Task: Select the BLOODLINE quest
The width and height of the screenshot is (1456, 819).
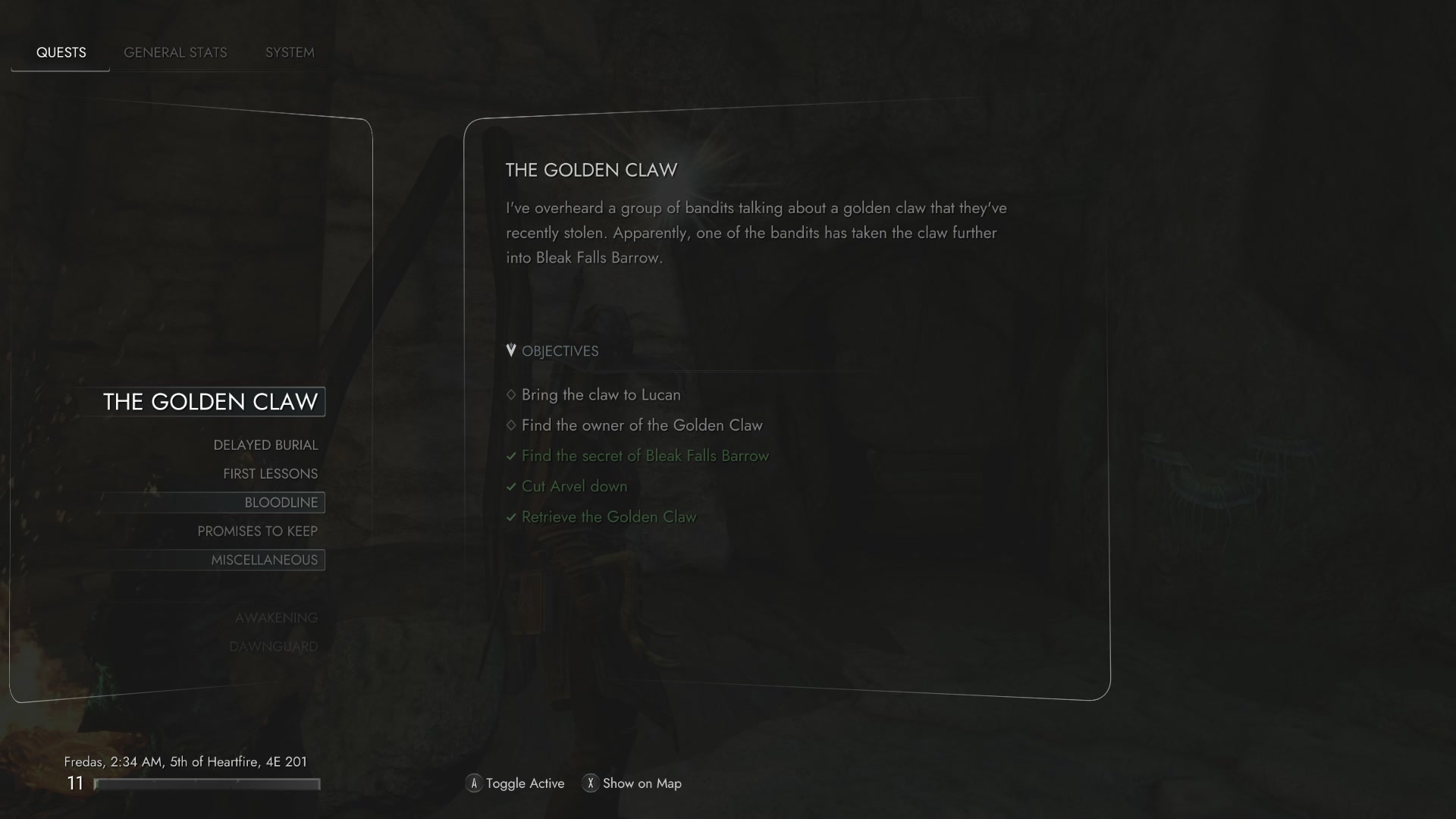Action: 281,502
